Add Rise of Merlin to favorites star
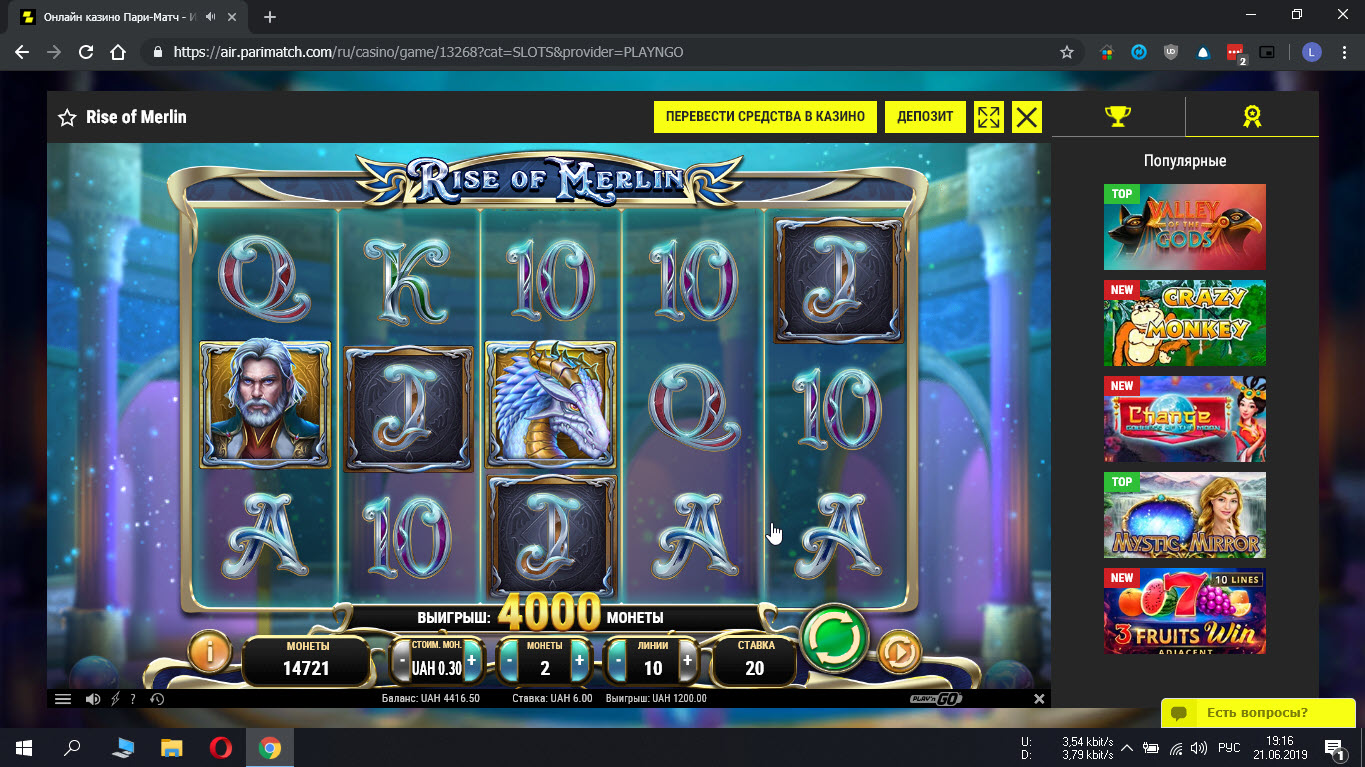Screen dimensions: 1365x767 (67, 118)
